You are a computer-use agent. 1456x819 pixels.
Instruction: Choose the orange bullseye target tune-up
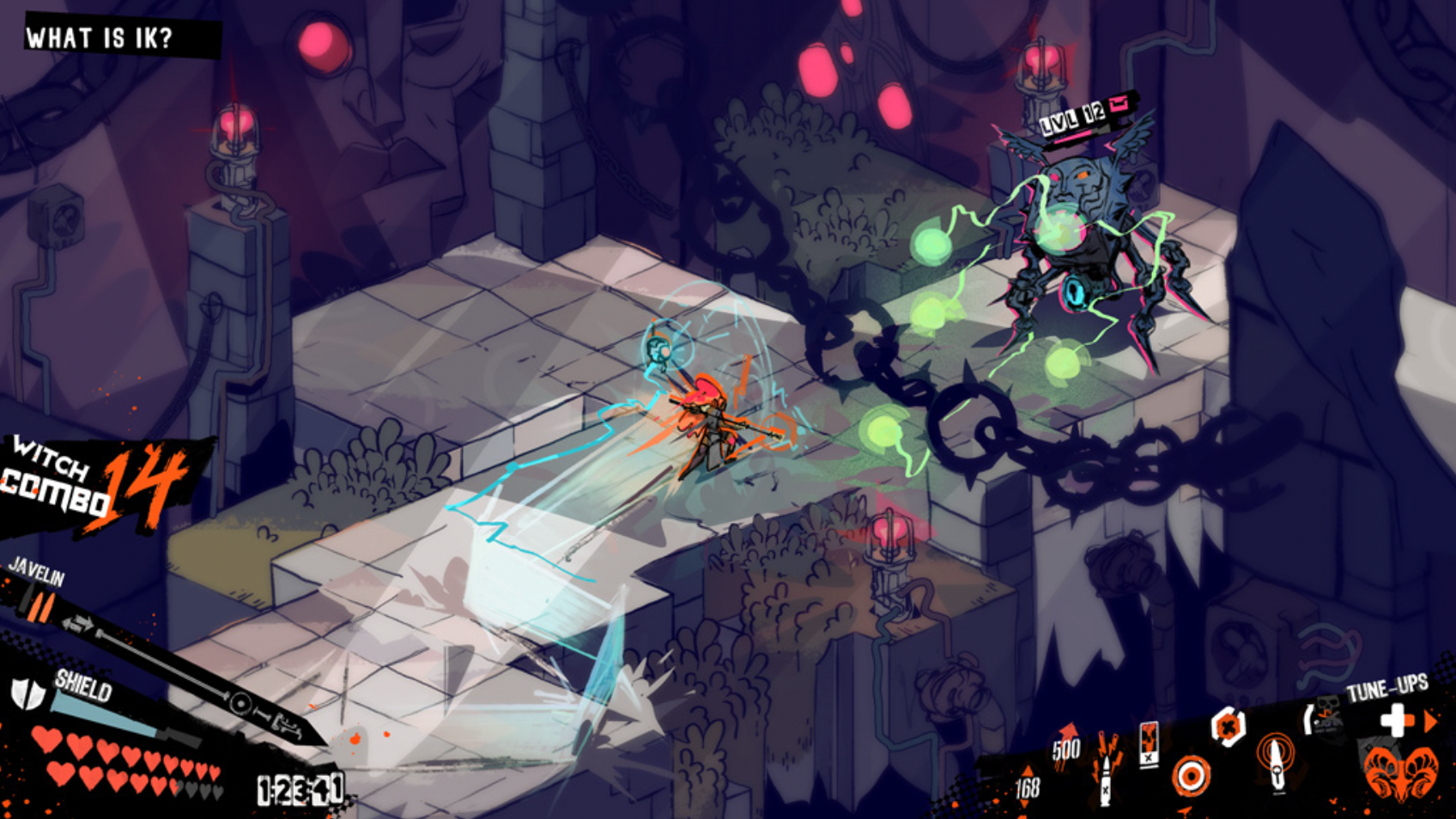point(1191,777)
